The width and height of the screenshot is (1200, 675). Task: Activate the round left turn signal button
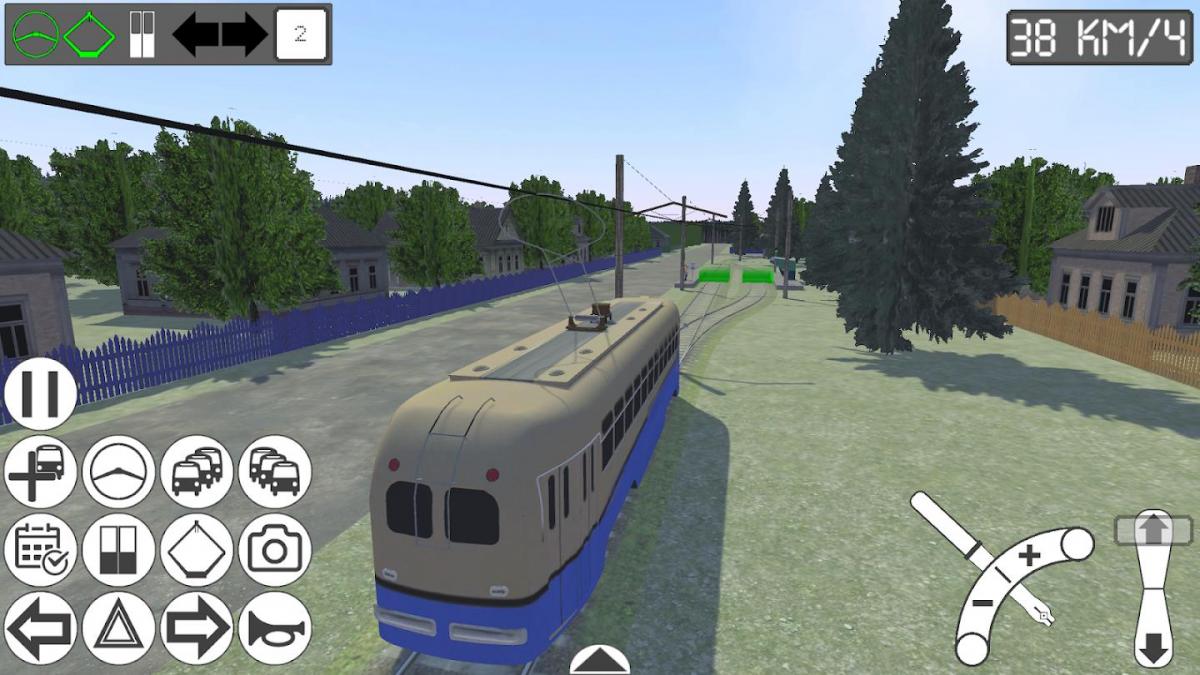click(40, 627)
